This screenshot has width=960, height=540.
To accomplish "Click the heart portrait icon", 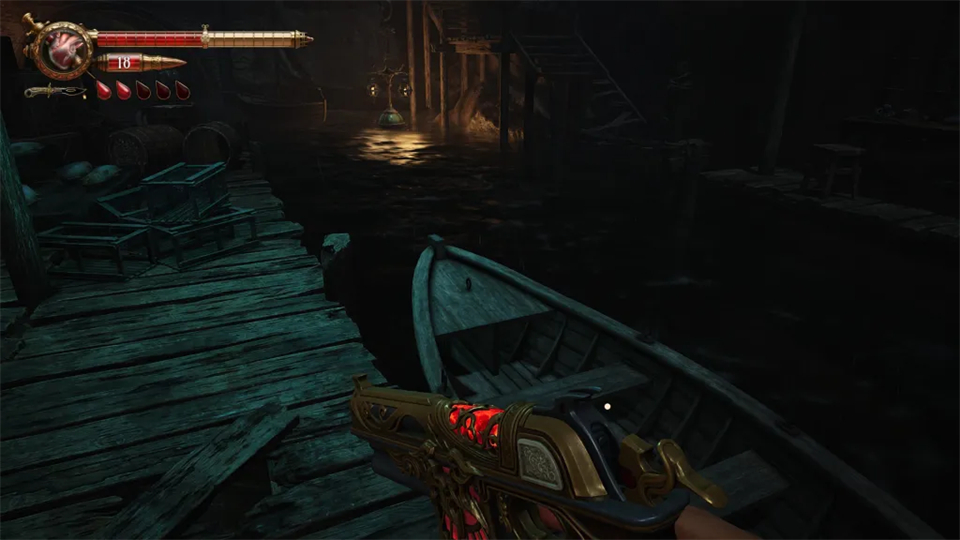I will point(64,47).
